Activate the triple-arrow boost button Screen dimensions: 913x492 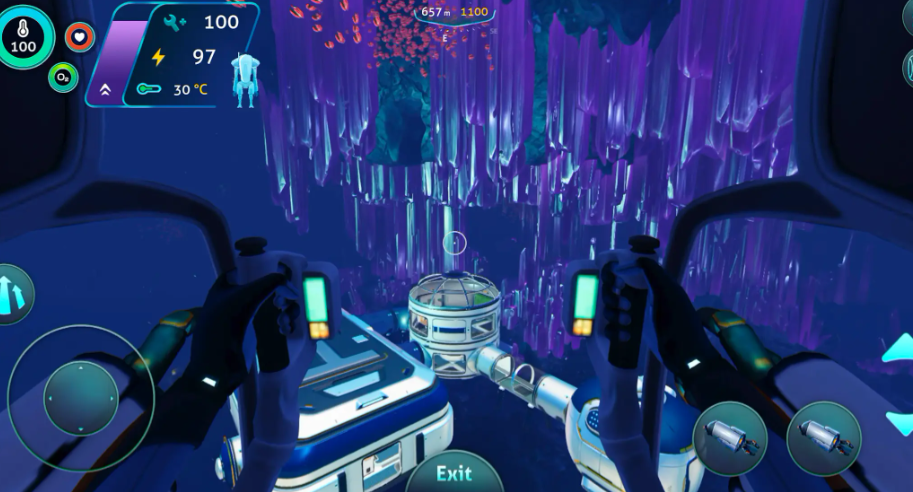click(12, 294)
